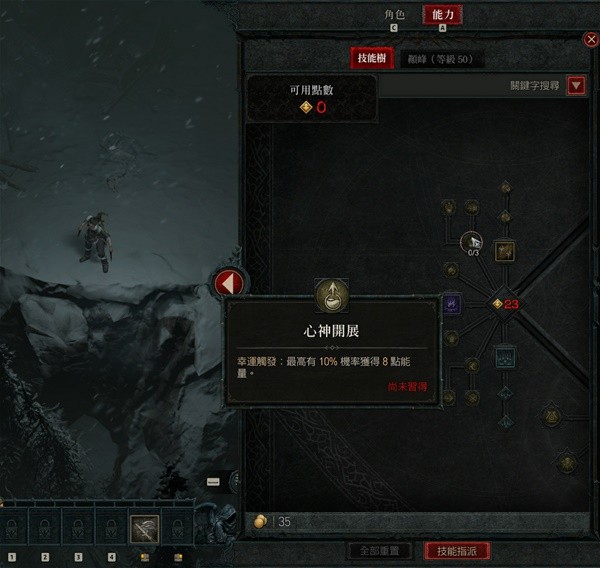Screen dimensions: 600x568
Task: Select the 能力 abilities tab
Action: click(442, 15)
